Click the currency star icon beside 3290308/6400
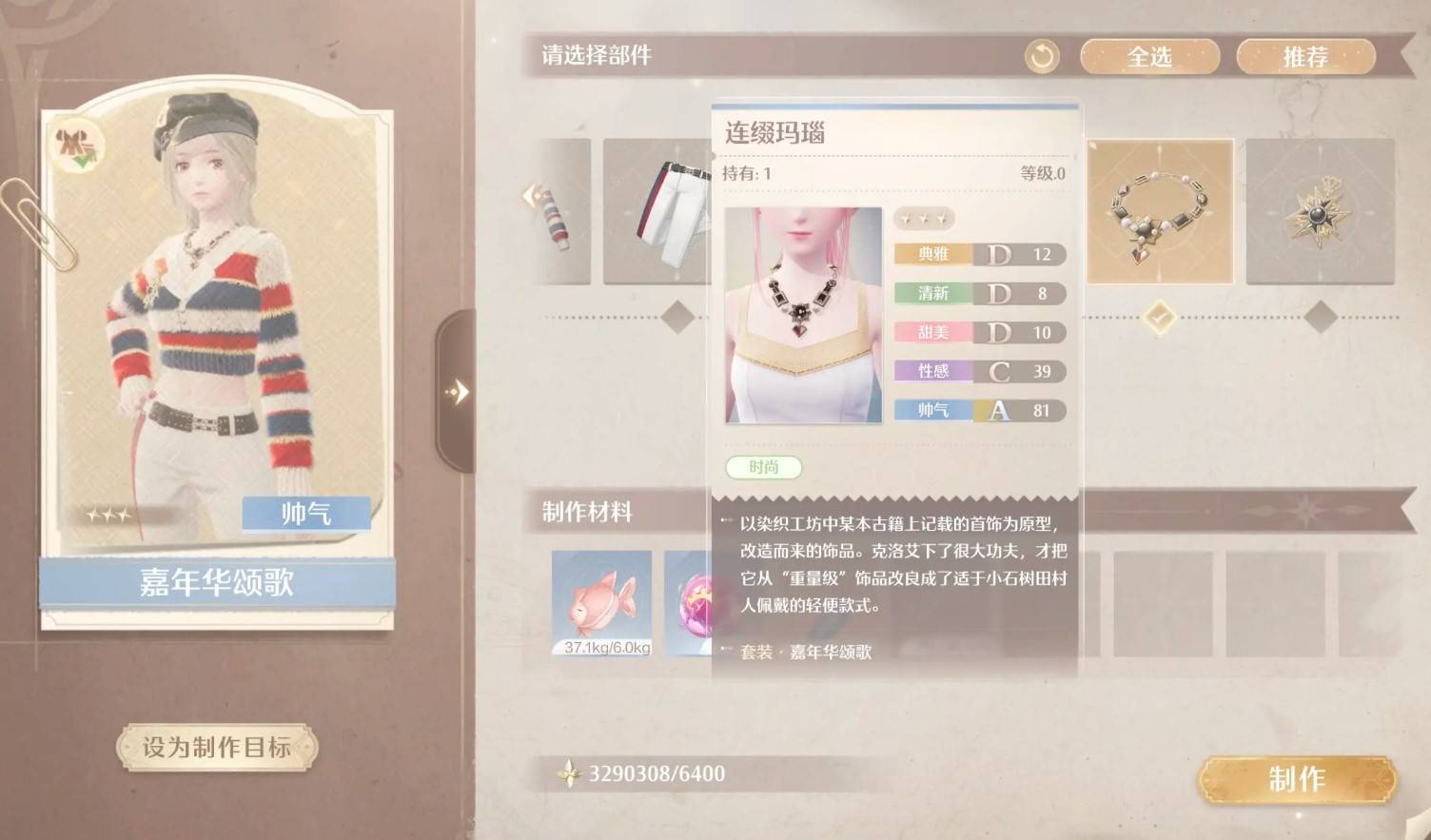1431x840 pixels. [569, 773]
